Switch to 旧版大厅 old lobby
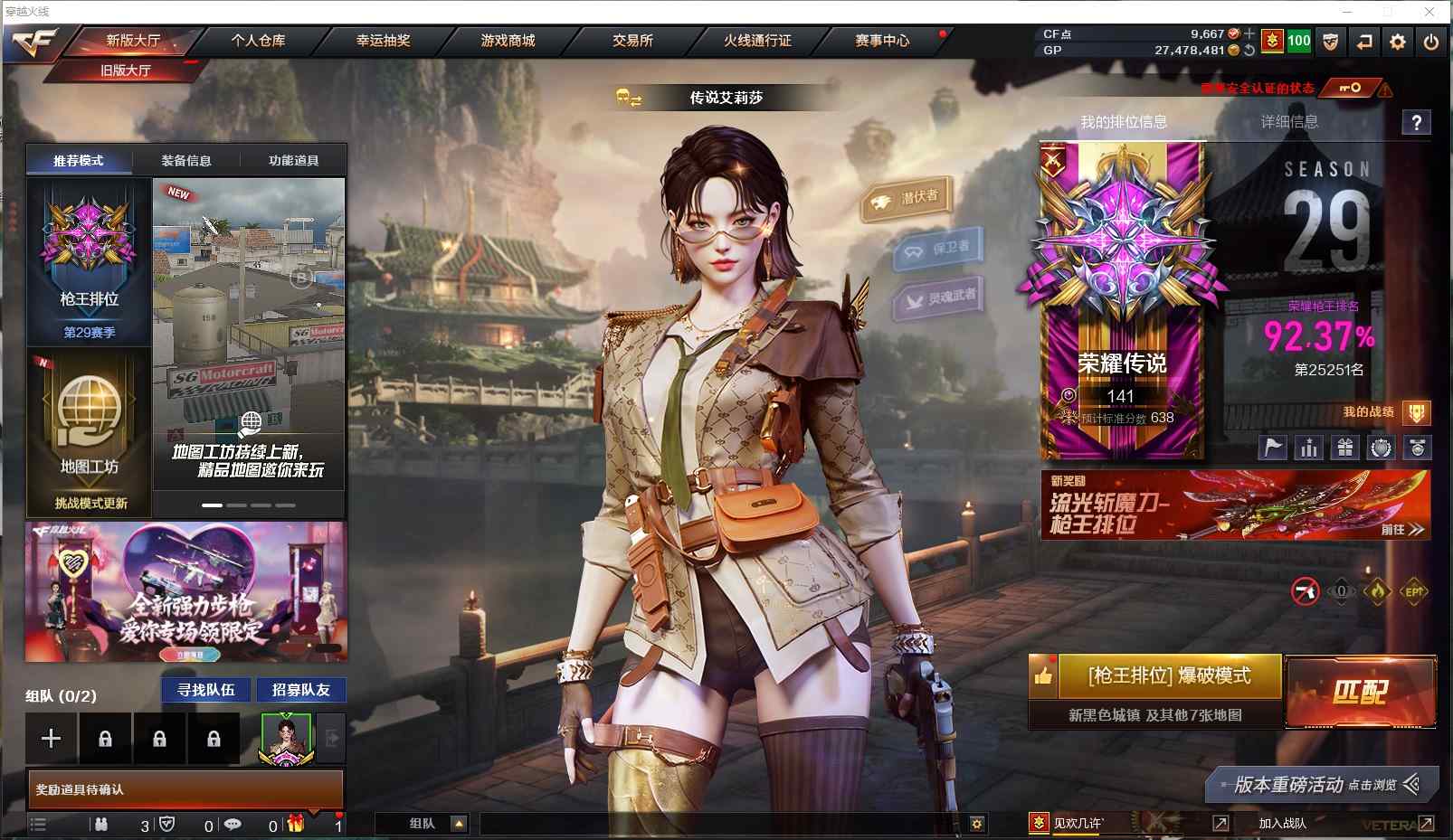 click(126, 71)
